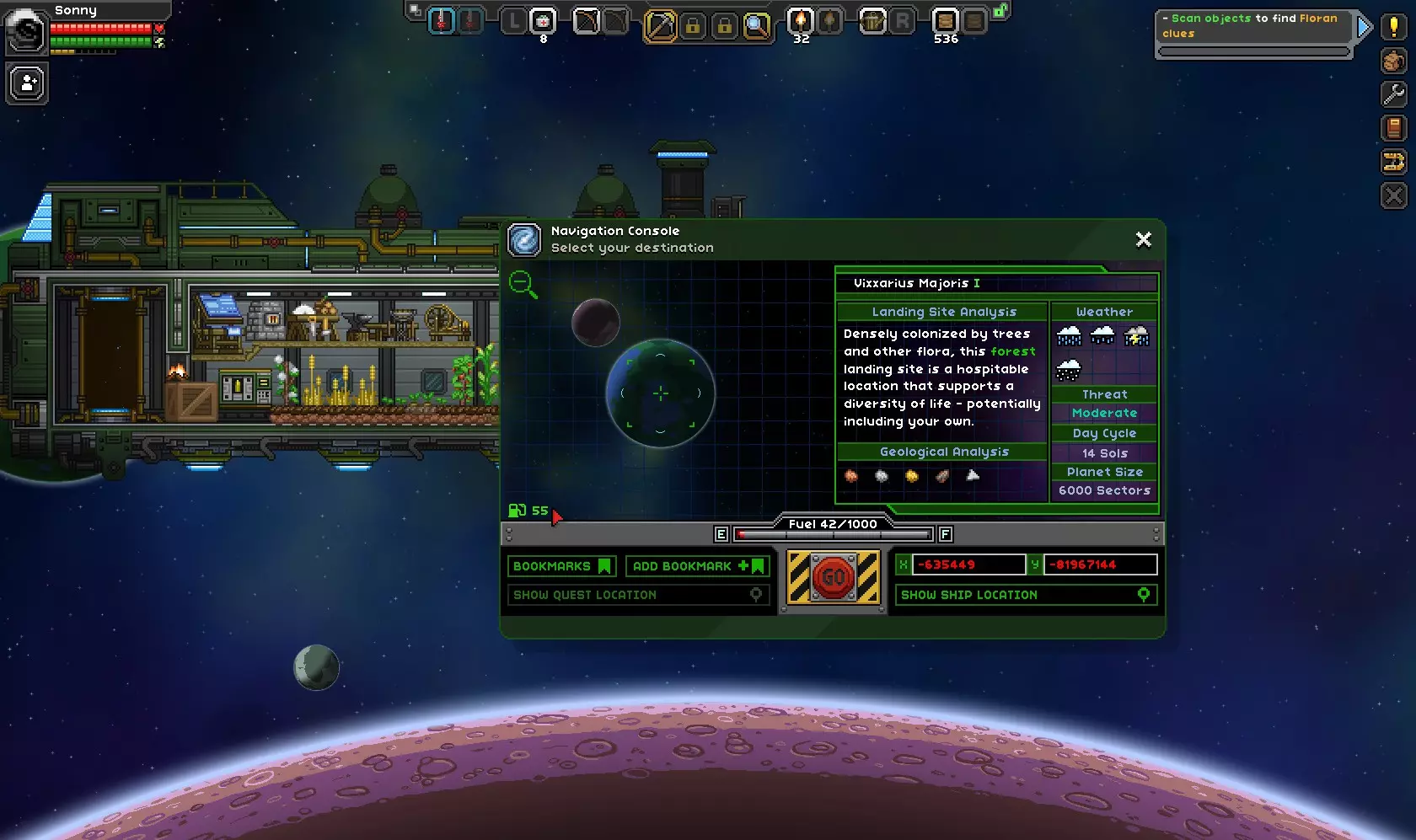Open the codex book icon
Viewport: 1416px width, 840px height.
pos(1394,128)
